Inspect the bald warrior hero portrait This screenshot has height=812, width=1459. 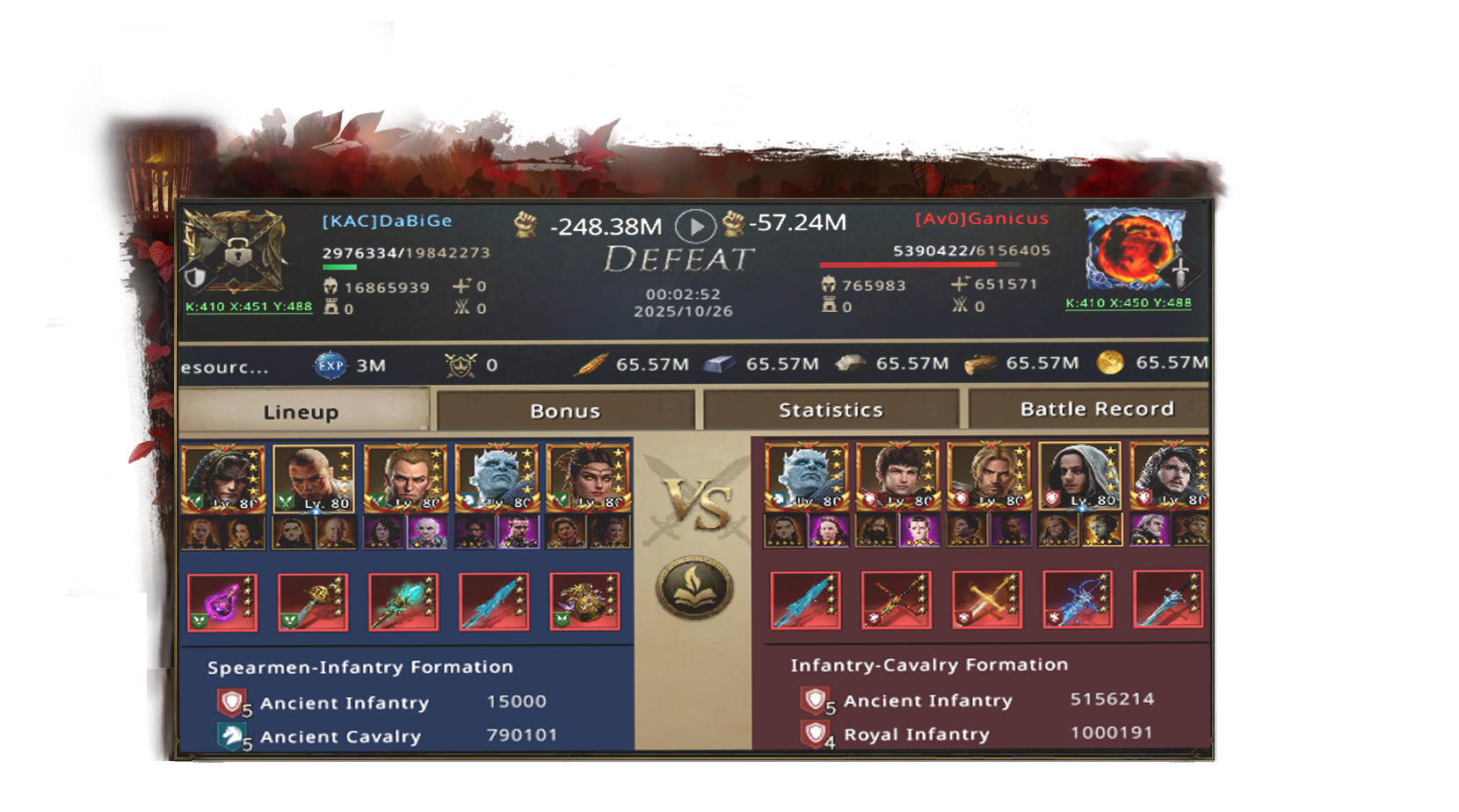pos(314,479)
